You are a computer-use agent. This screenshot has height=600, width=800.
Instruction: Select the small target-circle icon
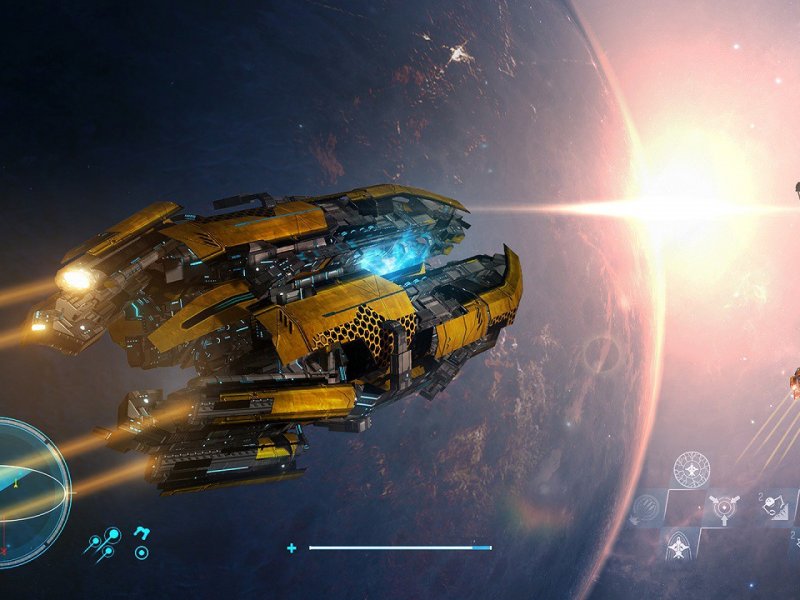[x=142, y=552]
